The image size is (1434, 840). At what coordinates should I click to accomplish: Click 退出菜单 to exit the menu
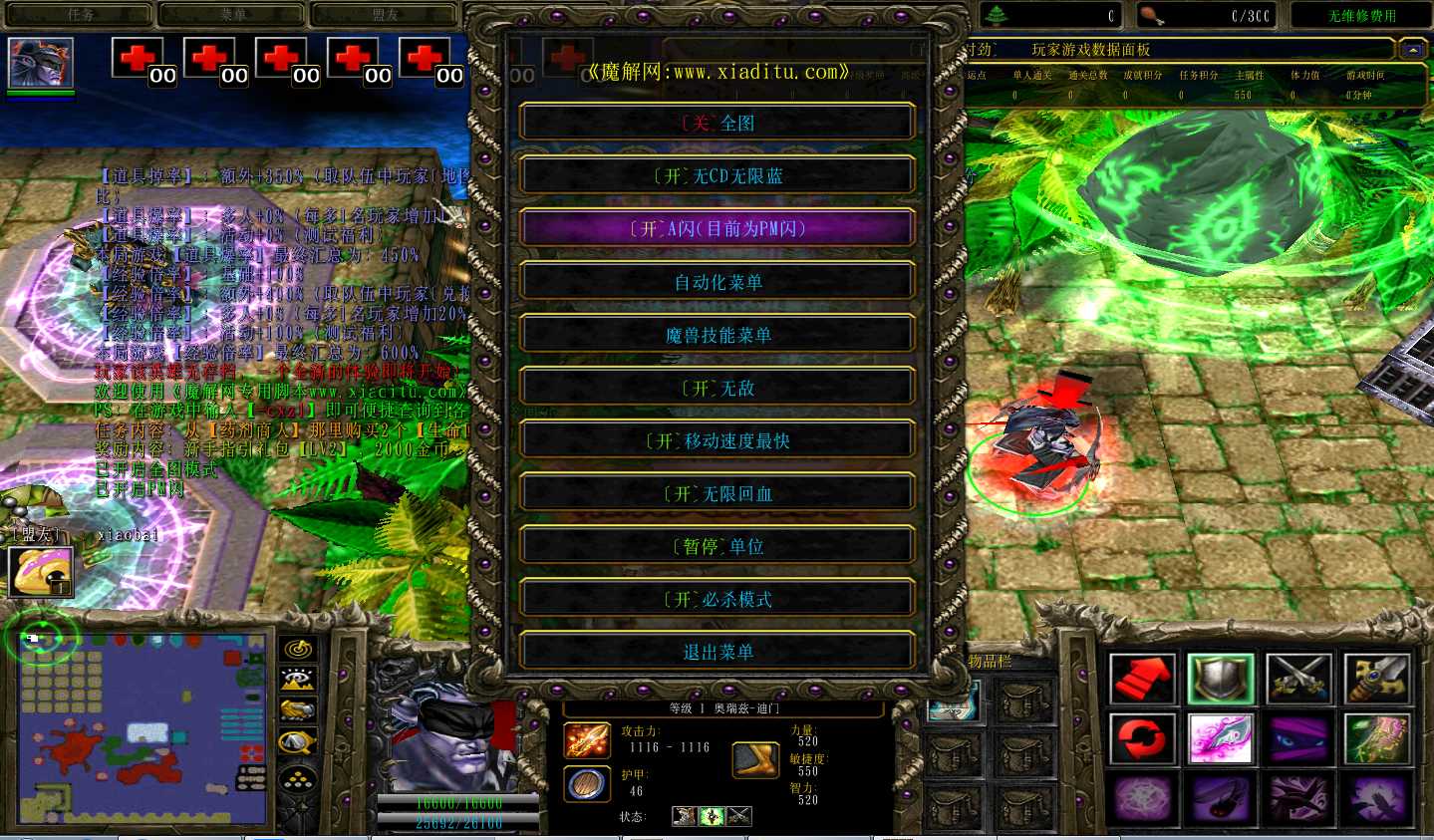[x=717, y=652]
